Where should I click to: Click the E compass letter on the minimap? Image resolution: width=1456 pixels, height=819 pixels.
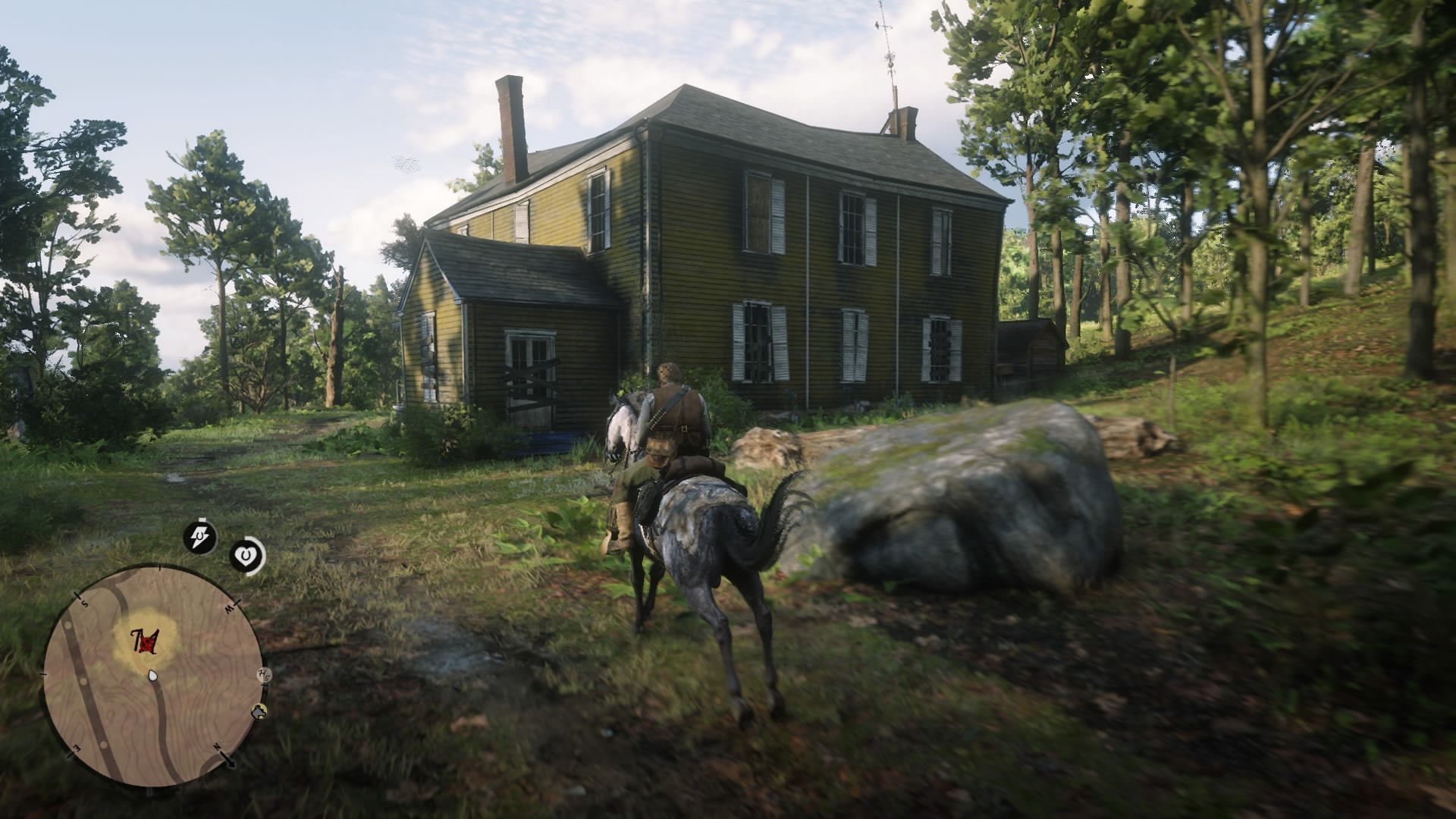[x=76, y=748]
